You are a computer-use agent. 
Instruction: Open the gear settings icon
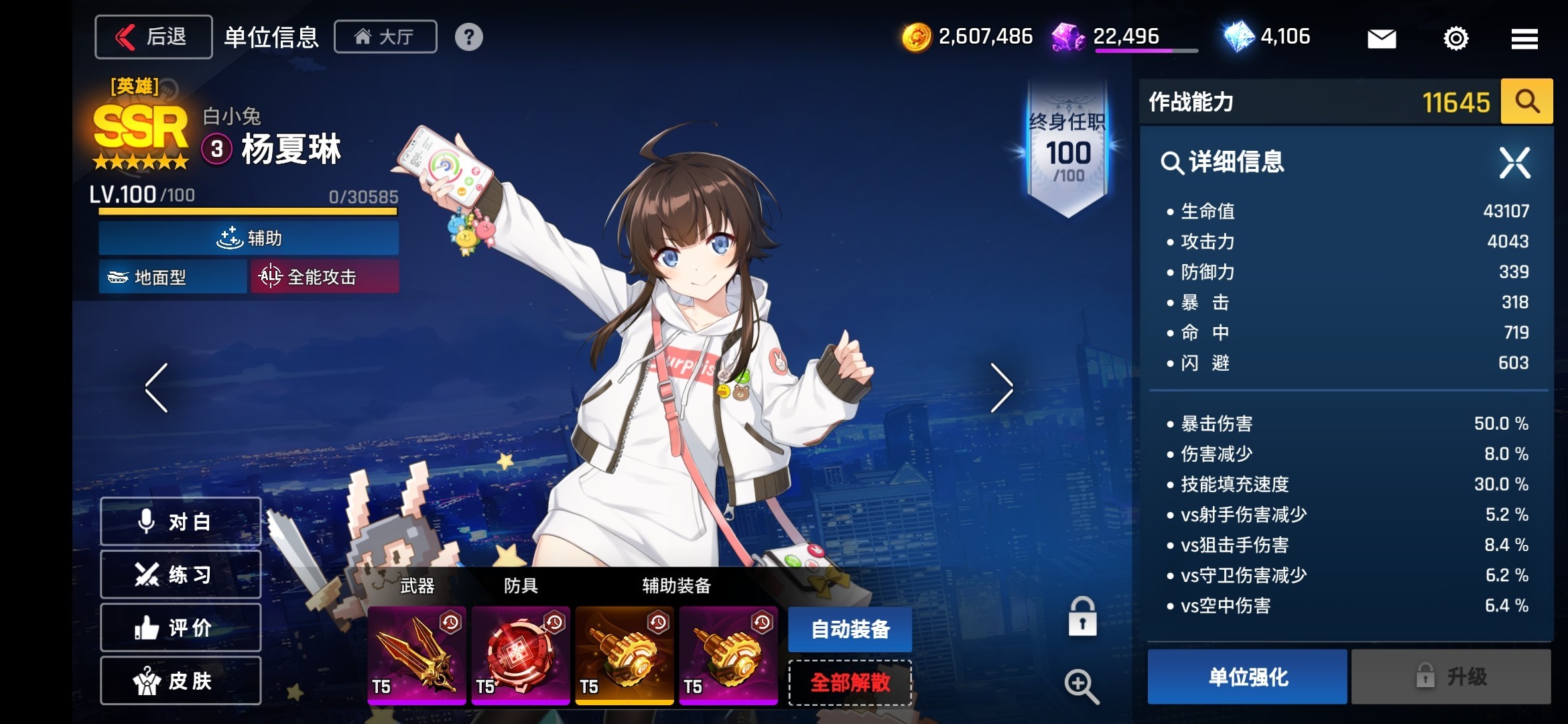point(1455,38)
